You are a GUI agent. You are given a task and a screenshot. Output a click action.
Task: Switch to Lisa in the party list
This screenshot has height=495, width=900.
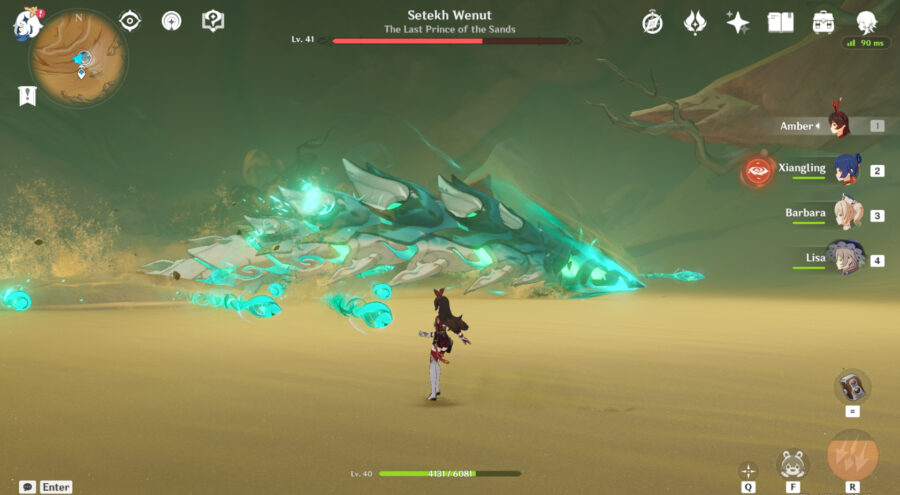tap(845, 258)
